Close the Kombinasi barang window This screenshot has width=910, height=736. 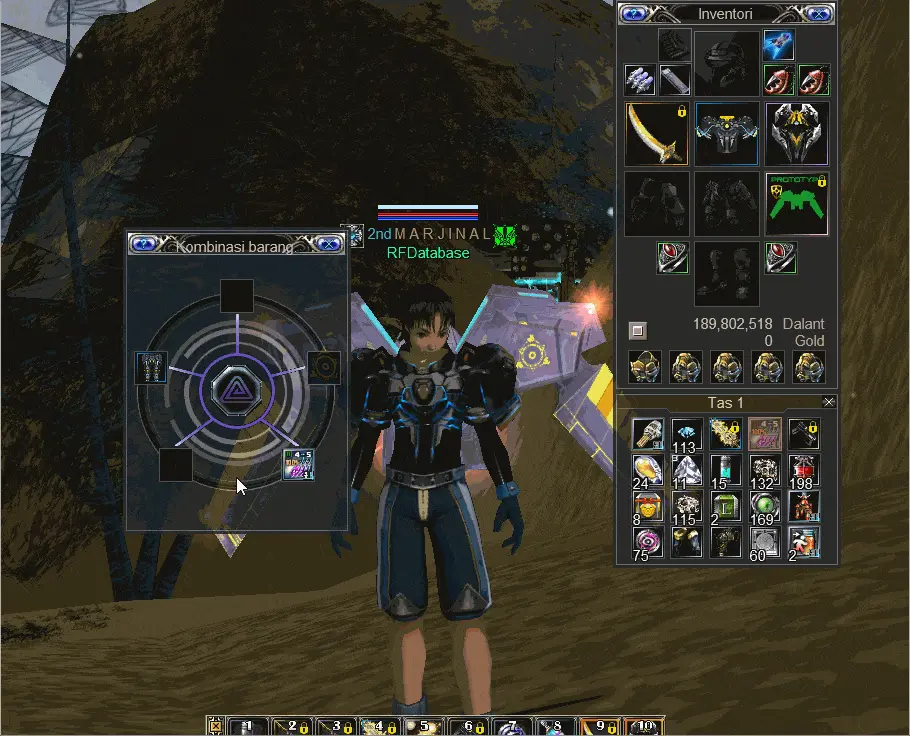pos(328,243)
